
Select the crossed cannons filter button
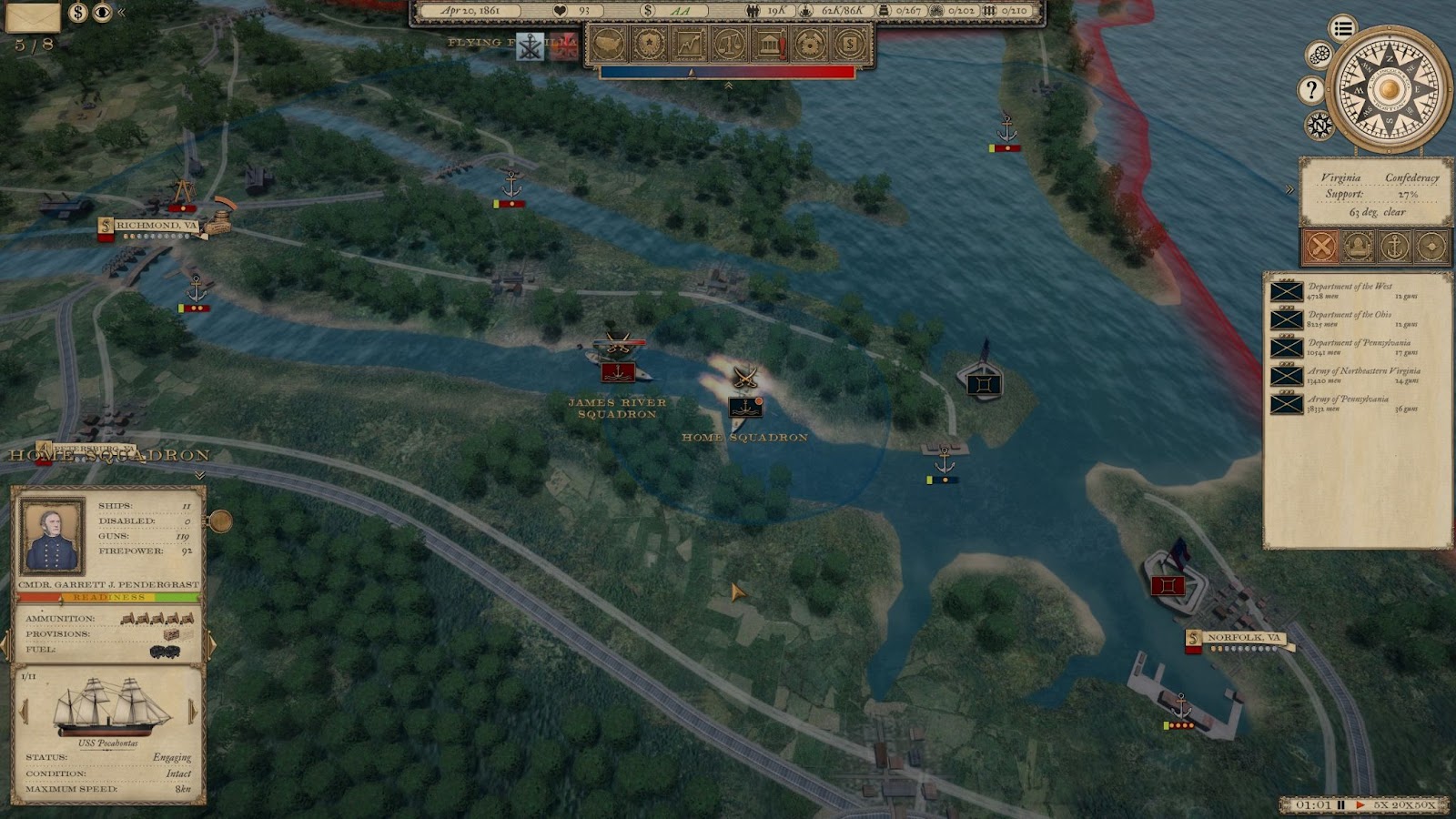point(1320,246)
